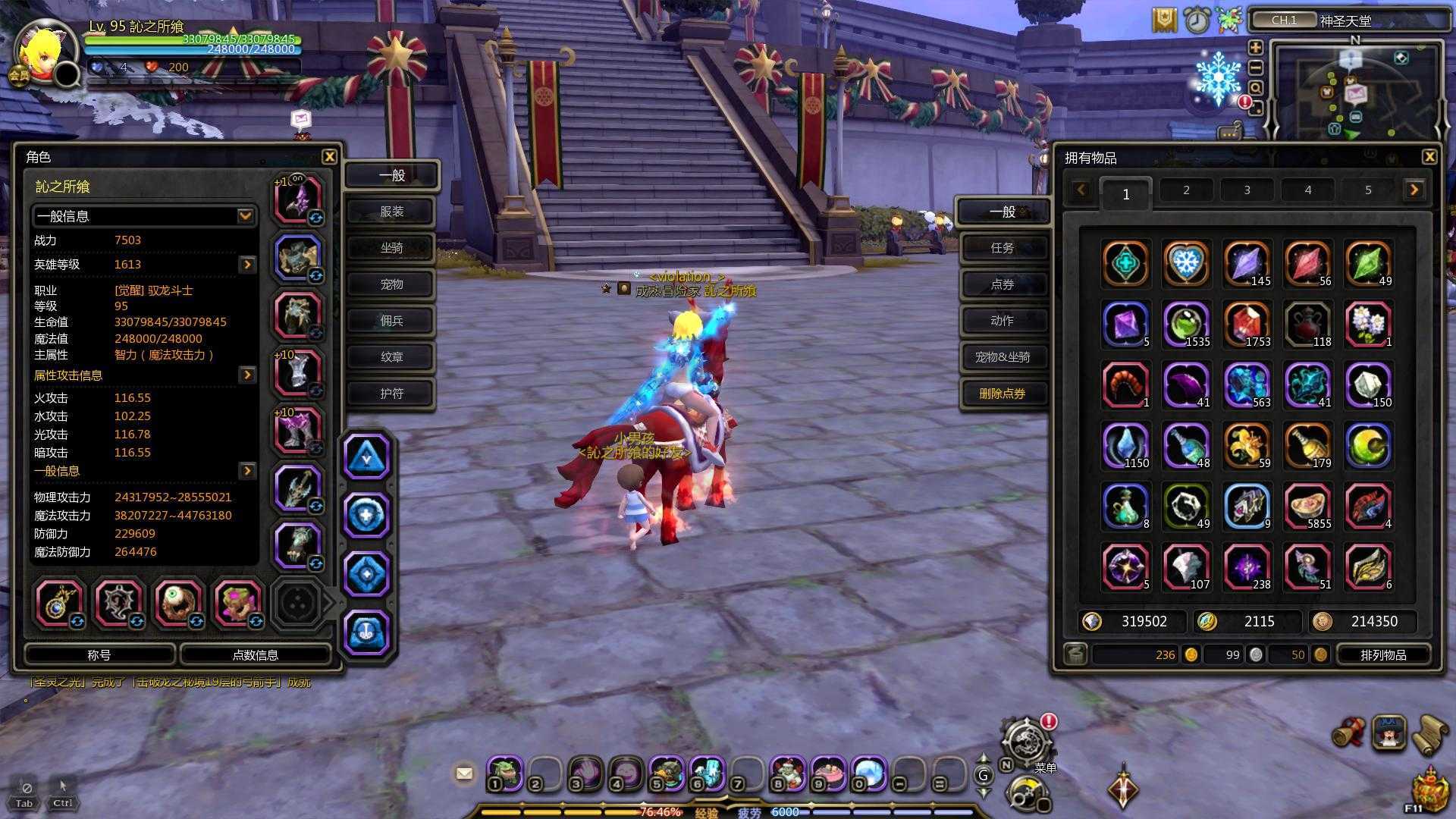Select the 点券 cash items tab
The width and height of the screenshot is (1456, 819).
click(x=1003, y=284)
